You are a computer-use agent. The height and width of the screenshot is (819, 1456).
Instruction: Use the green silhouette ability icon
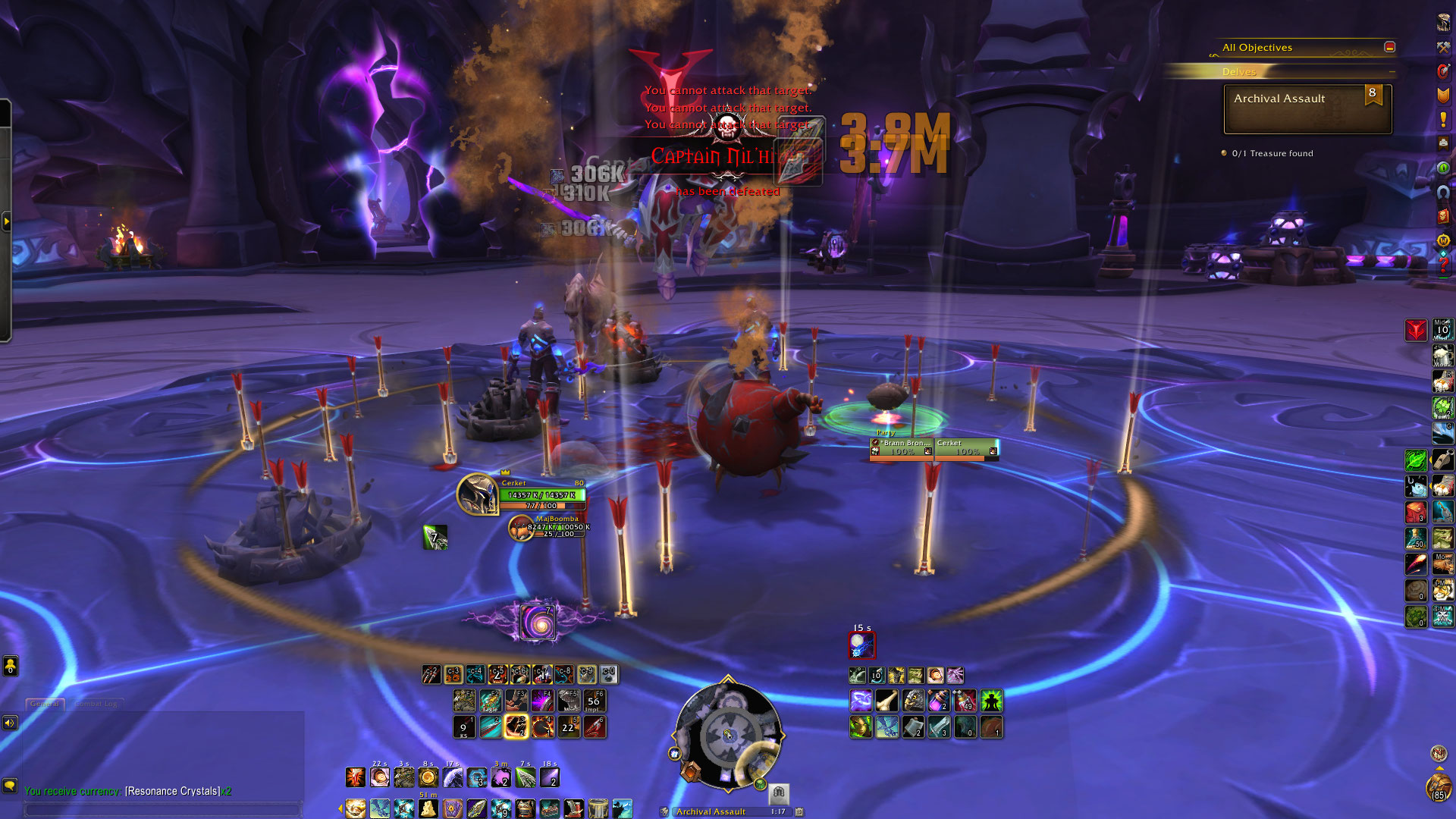[x=991, y=701]
